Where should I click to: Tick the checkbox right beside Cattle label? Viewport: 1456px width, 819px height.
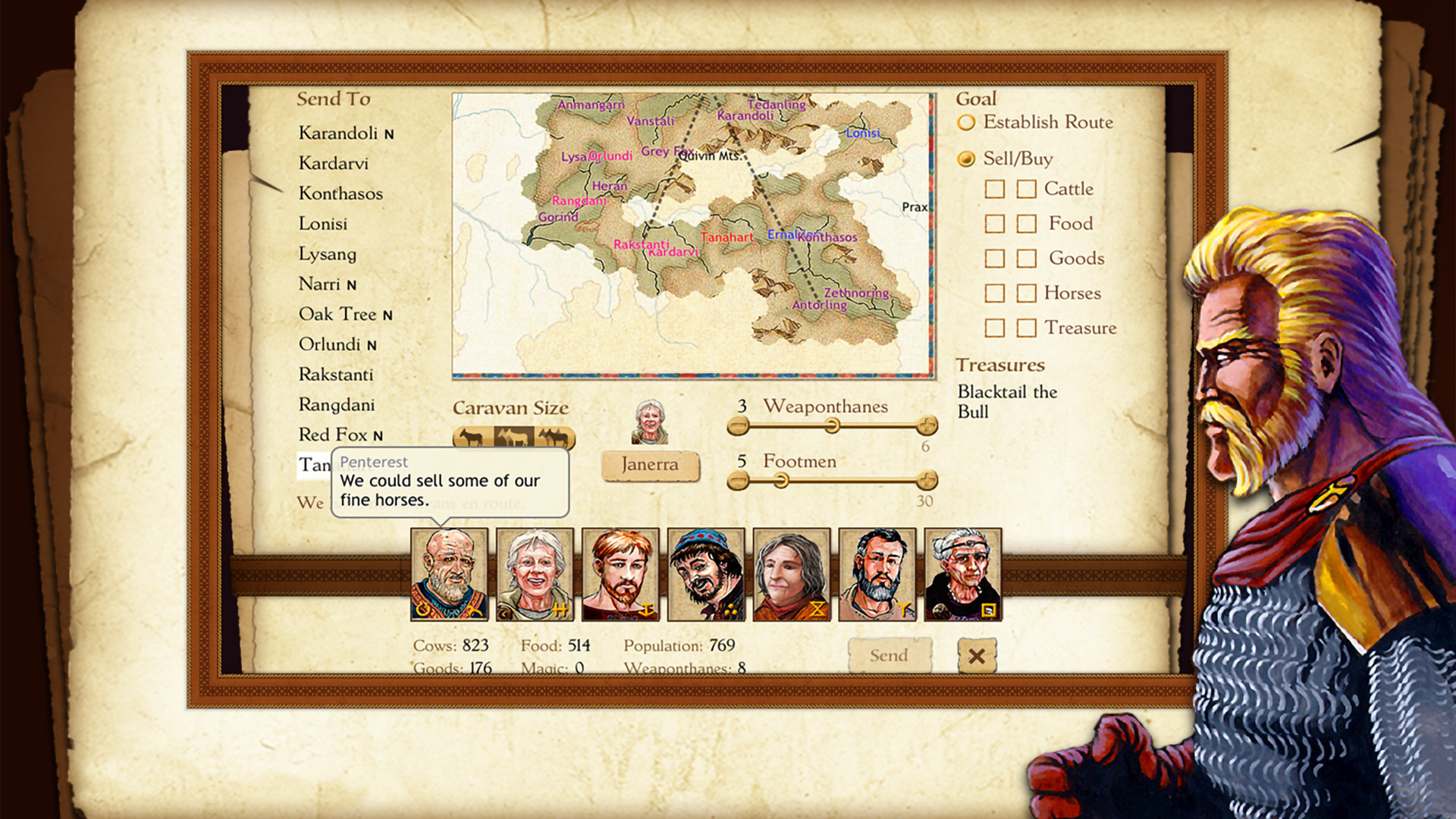[1026, 189]
